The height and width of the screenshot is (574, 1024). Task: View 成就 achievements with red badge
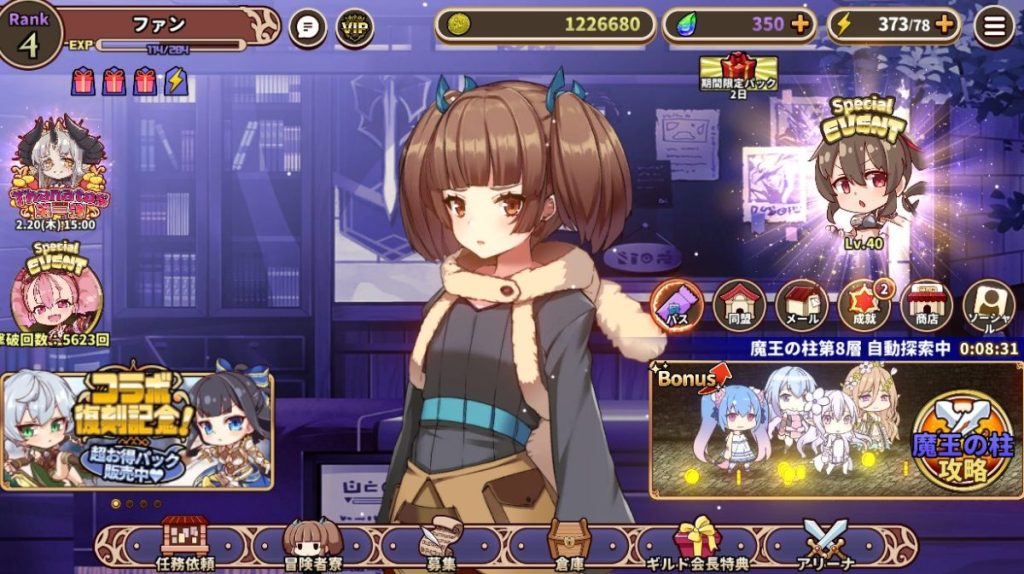(864, 303)
